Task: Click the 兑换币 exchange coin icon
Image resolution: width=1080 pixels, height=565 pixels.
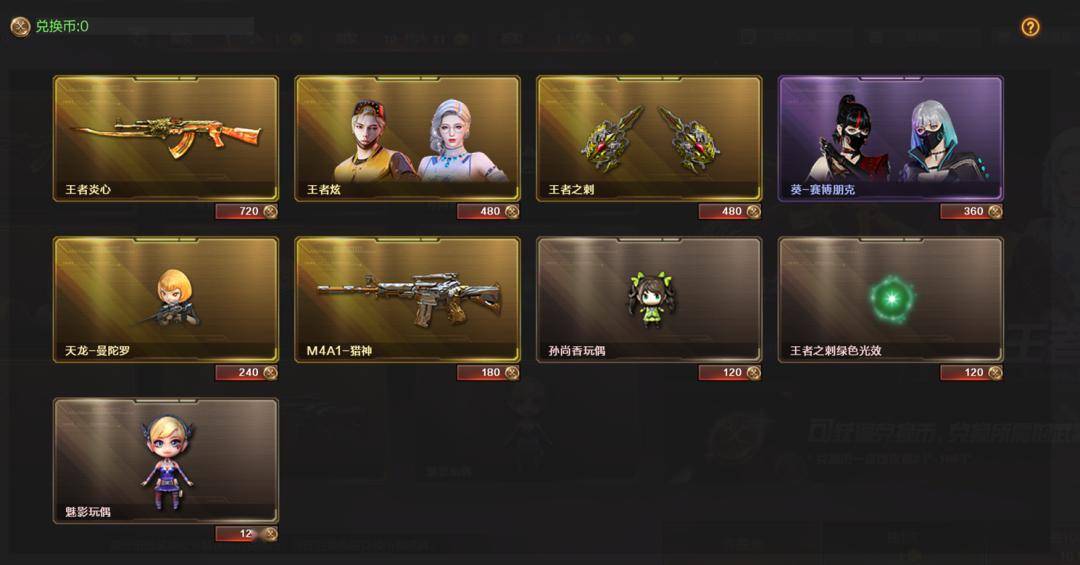Action: coord(20,27)
